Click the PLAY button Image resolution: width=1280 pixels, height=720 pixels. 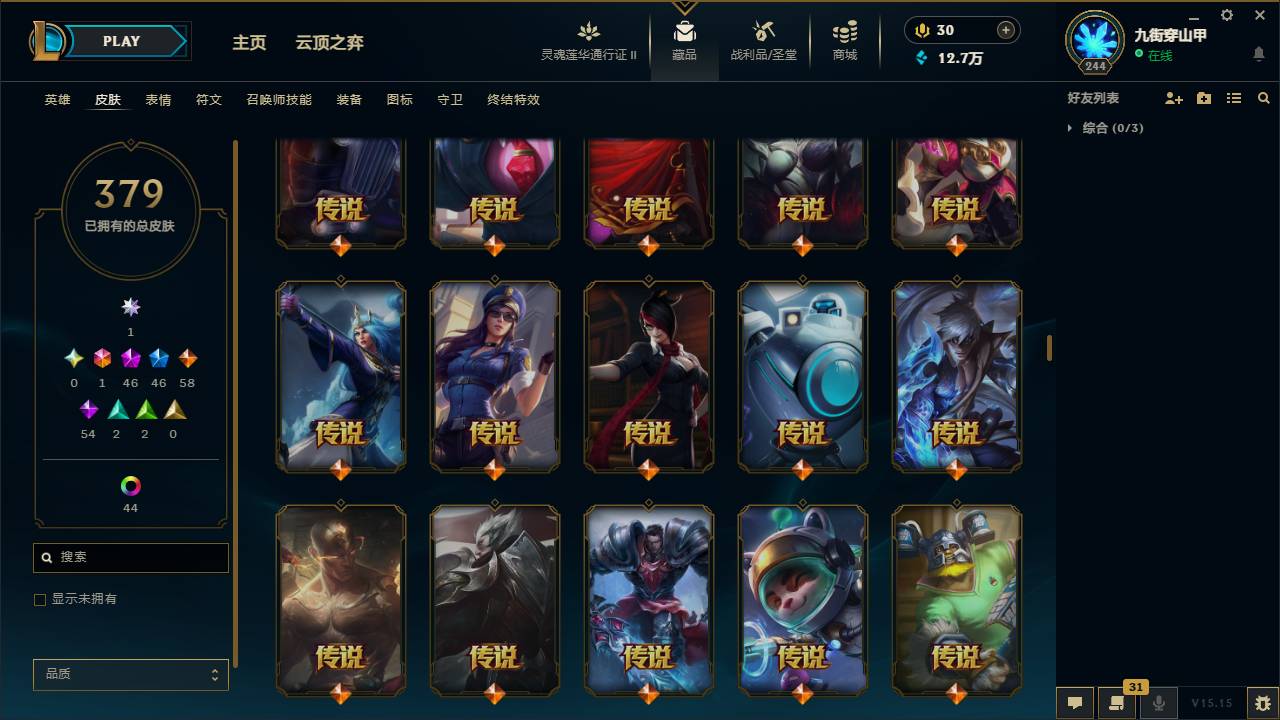point(120,41)
